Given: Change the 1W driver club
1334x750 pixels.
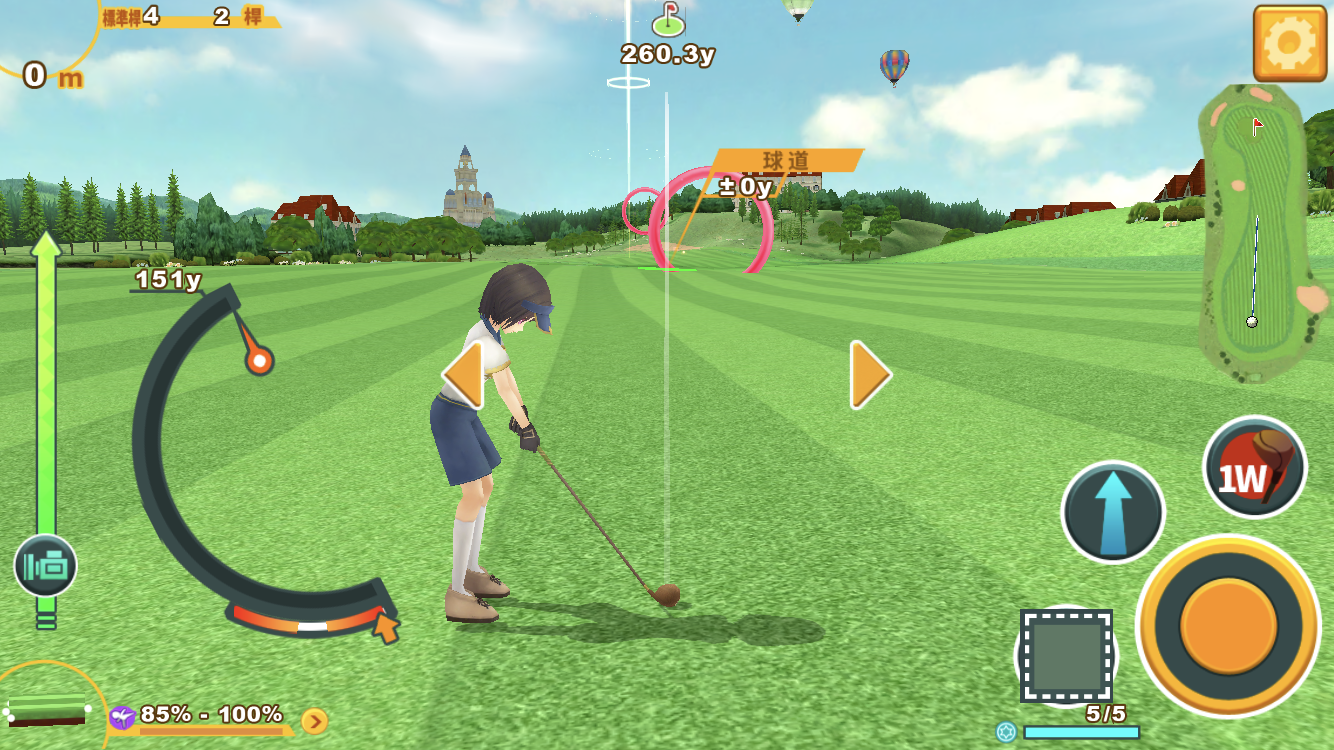Looking at the screenshot, I should (1254, 467).
